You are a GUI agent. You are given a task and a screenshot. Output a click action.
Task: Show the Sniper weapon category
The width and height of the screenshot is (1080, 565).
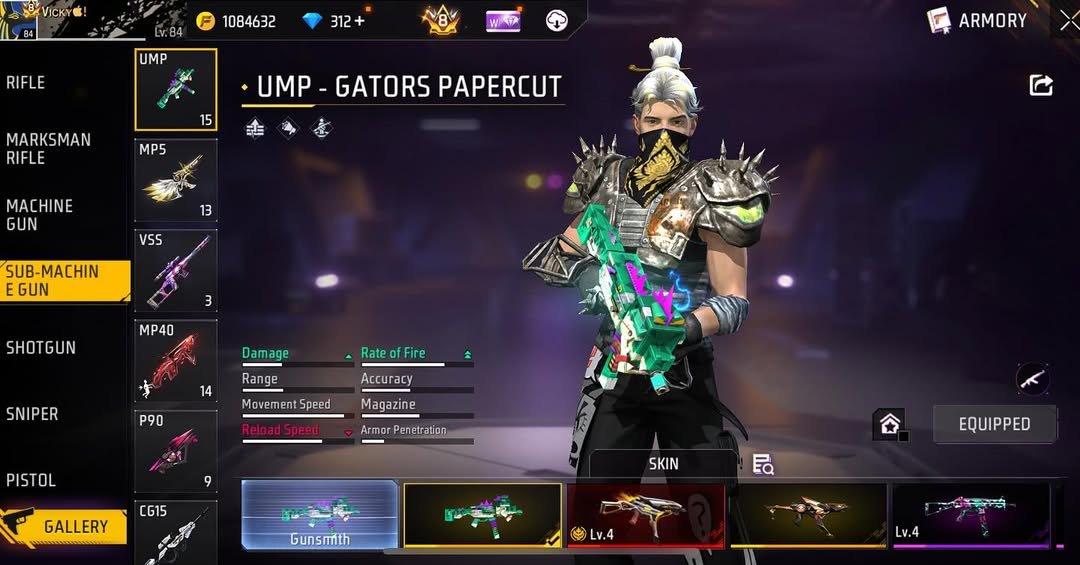33,414
